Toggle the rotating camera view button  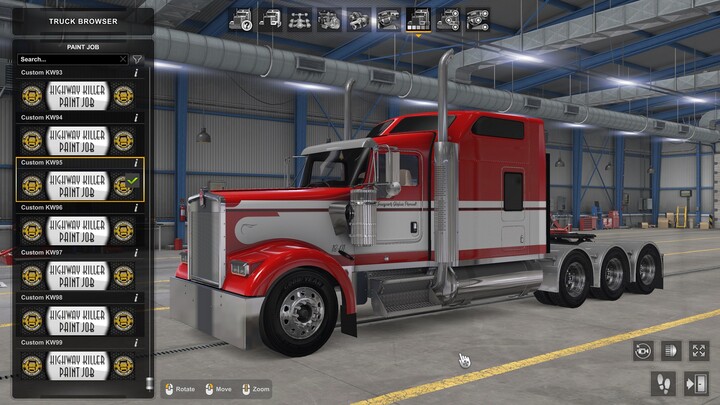(x=641, y=351)
